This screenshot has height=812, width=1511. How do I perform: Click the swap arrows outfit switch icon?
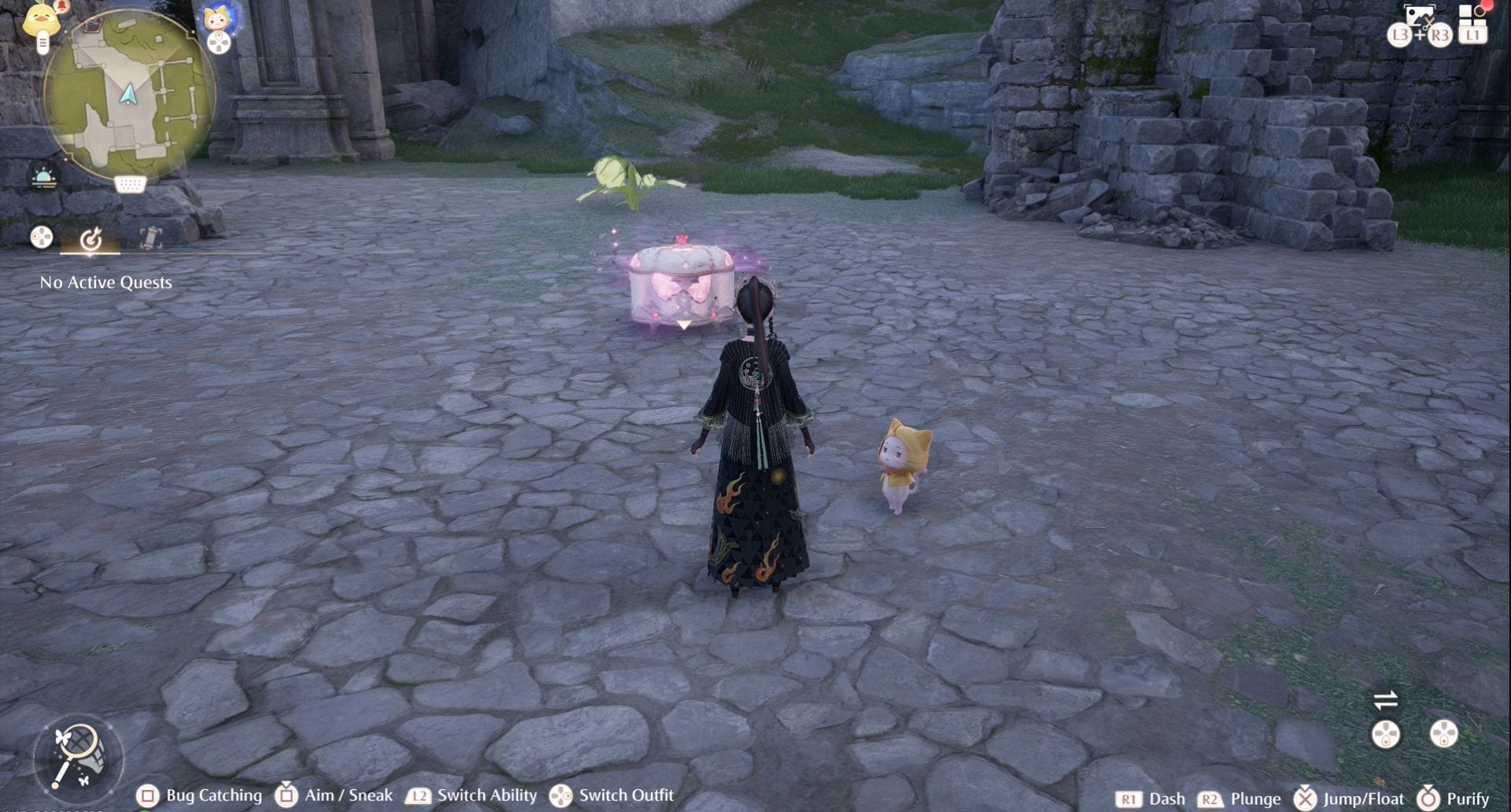pyautogui.click(x=1385, y=699)
